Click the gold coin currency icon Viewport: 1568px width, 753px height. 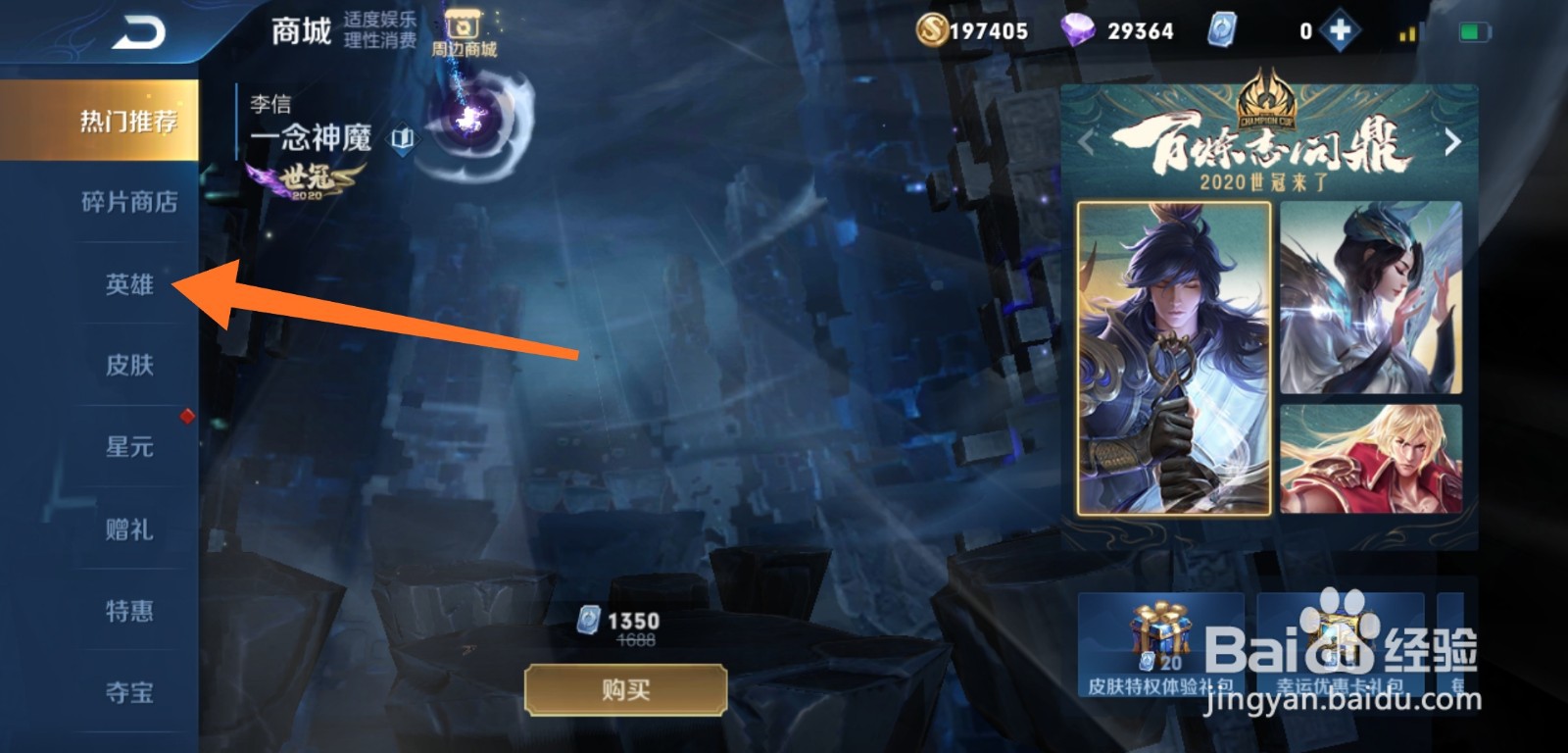coord(936,29)
